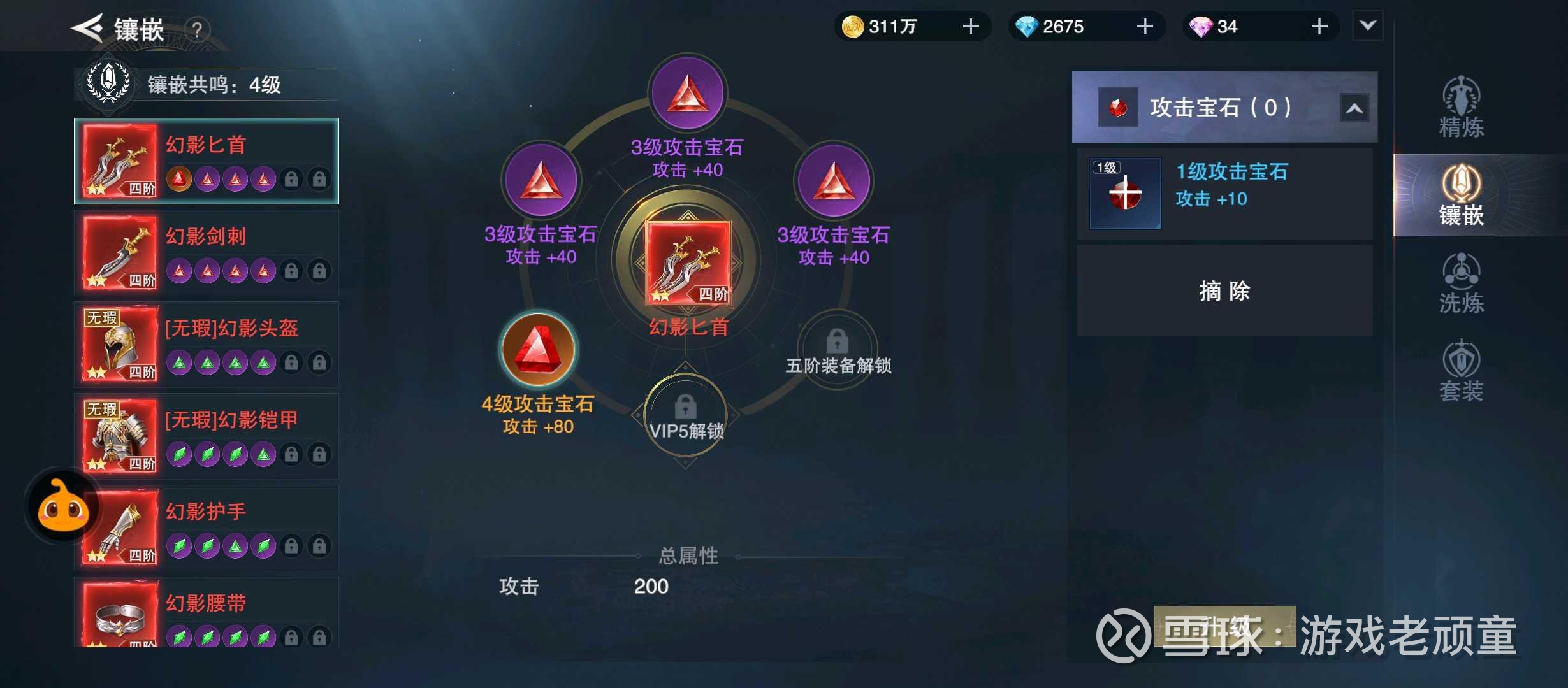Click the right 3级攻击宝石 gem slot
Viewport: 1568px width, 688px height.
[834, 180]
